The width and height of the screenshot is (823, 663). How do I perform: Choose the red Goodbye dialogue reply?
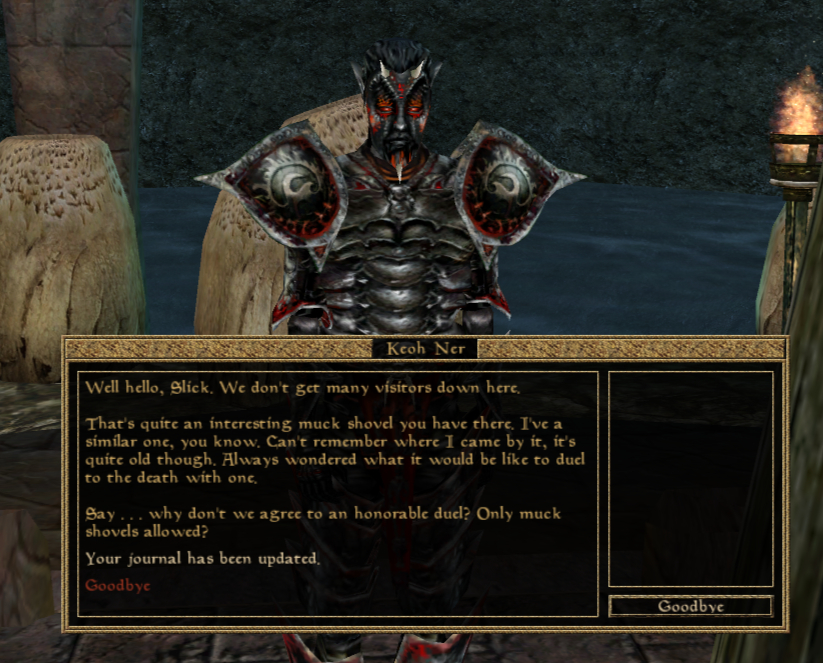click(x=117, y=585)
